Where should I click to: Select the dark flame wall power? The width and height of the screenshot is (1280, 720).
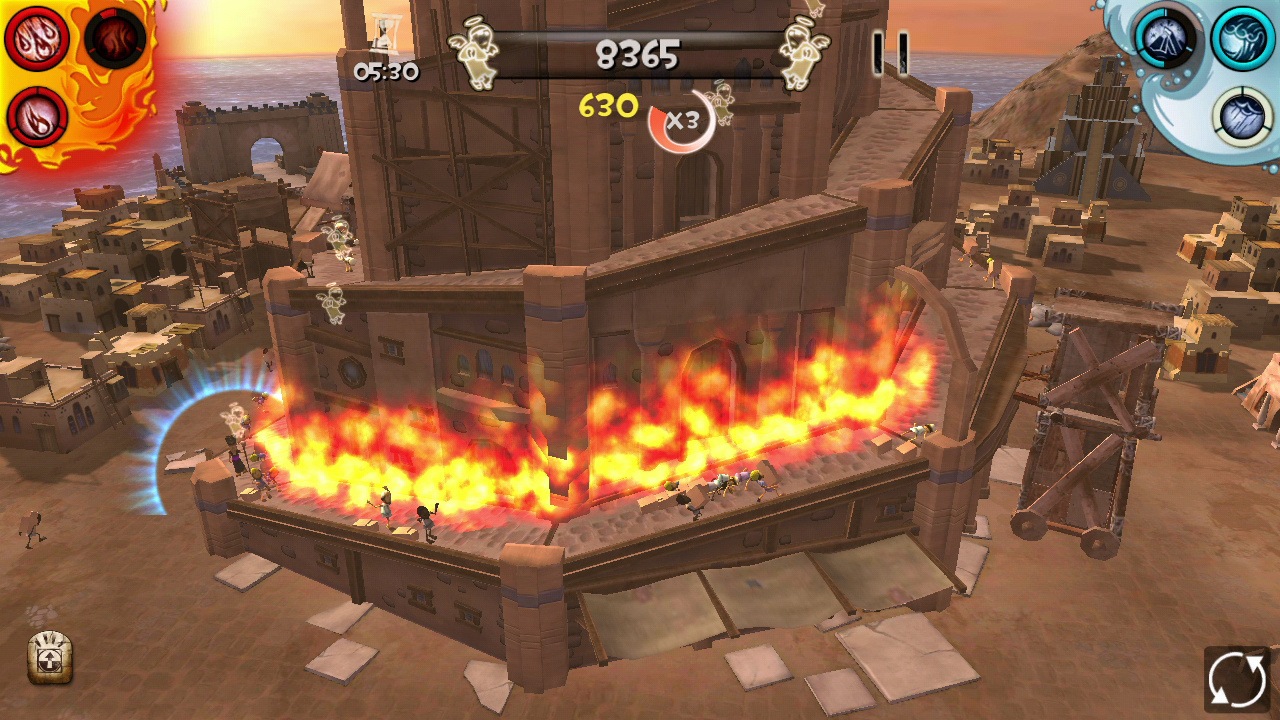point(115,38)
